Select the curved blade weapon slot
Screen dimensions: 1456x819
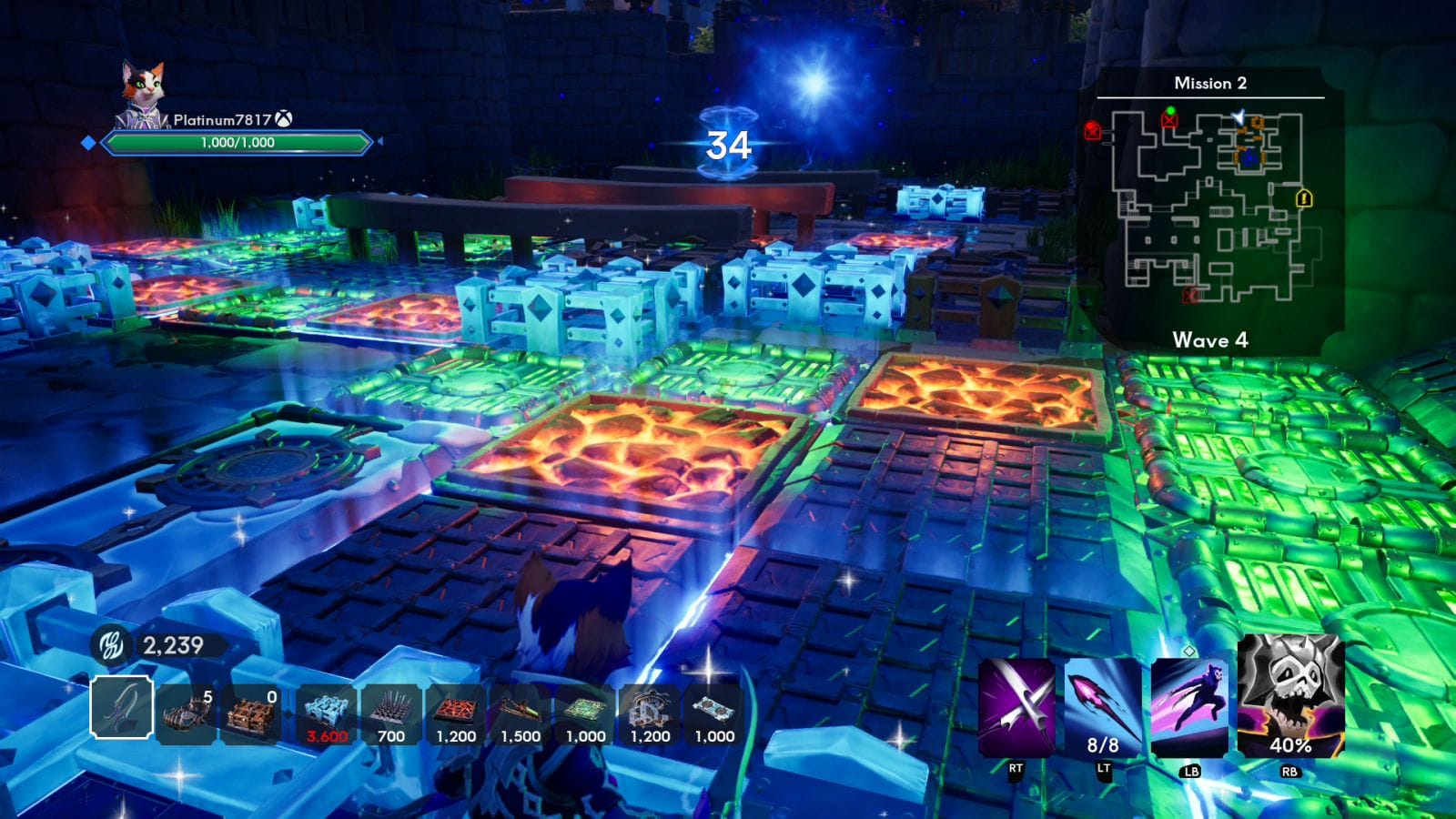tap(121, 708)
